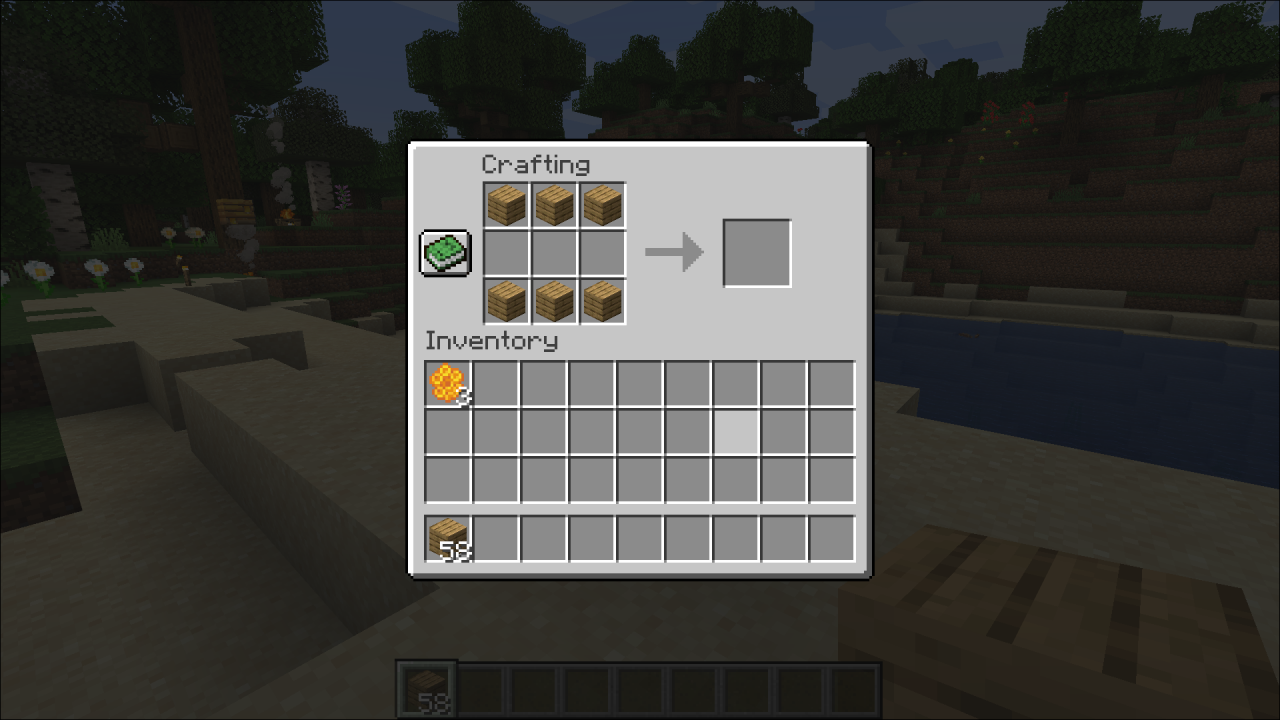Pick up the bottom-left planks in crafting grid
Viewport: 1280px width, 720px height.
[x=506, y=300]
